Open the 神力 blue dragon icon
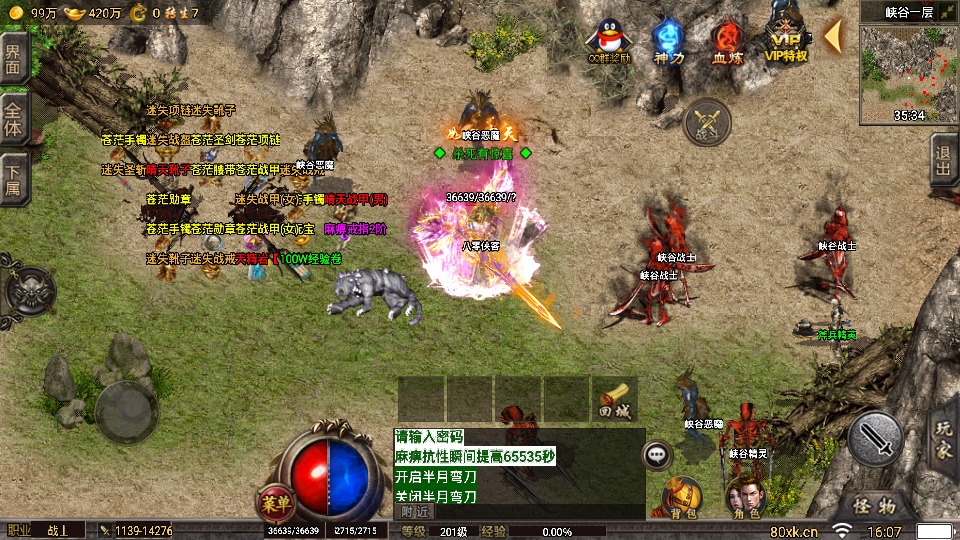This screenshot has height=540, width=960. click(x=667, y=40)
